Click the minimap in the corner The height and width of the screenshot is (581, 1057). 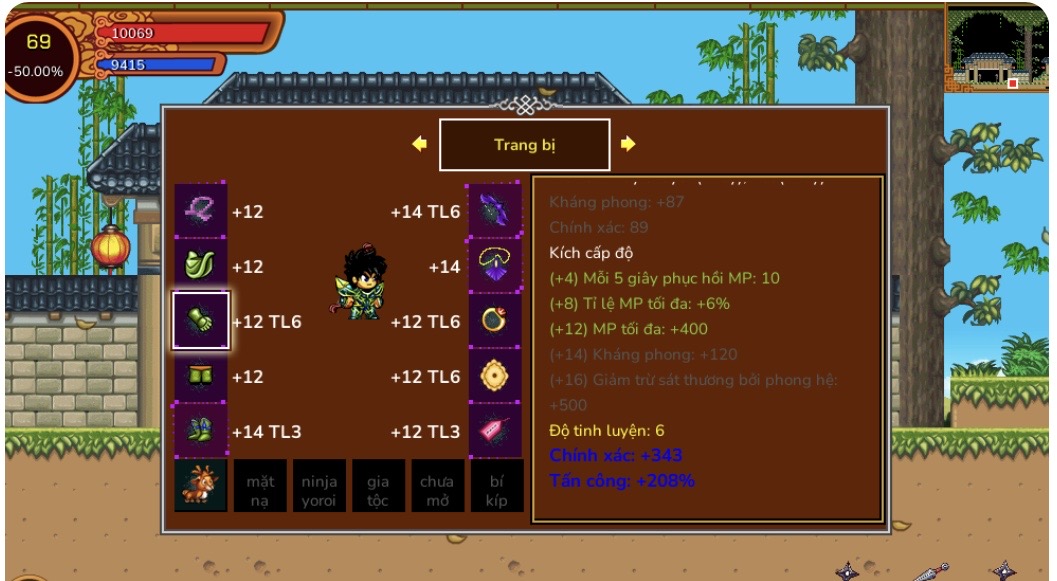(x=996, y=46)
